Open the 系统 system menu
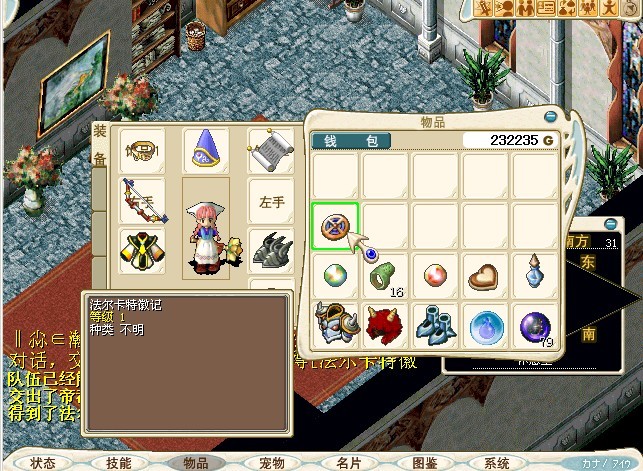The height and width of the screenshot is (471, 643). tap(497, 463)
